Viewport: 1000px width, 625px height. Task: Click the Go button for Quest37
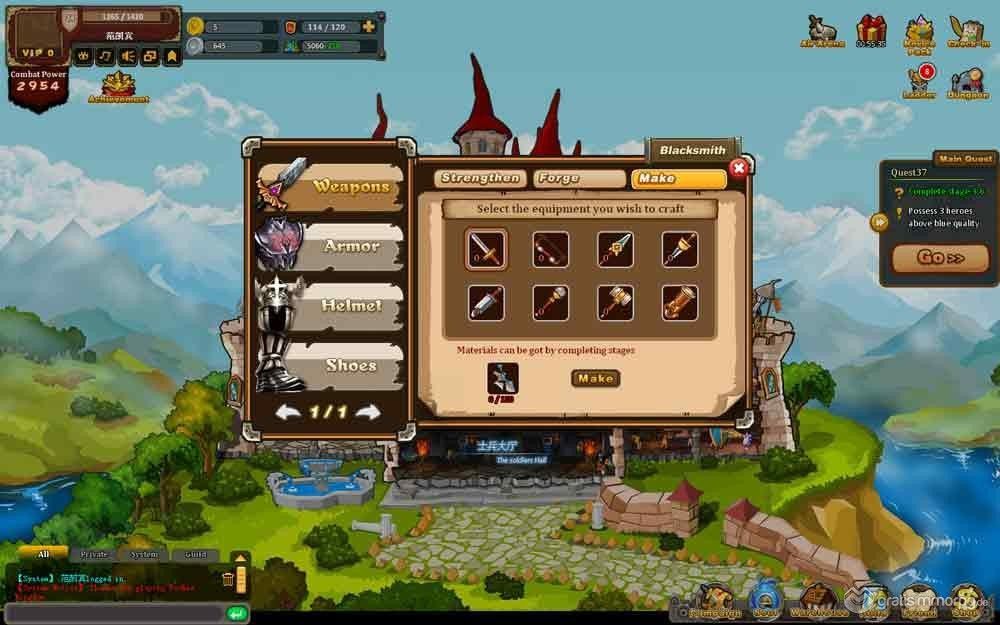941,258
